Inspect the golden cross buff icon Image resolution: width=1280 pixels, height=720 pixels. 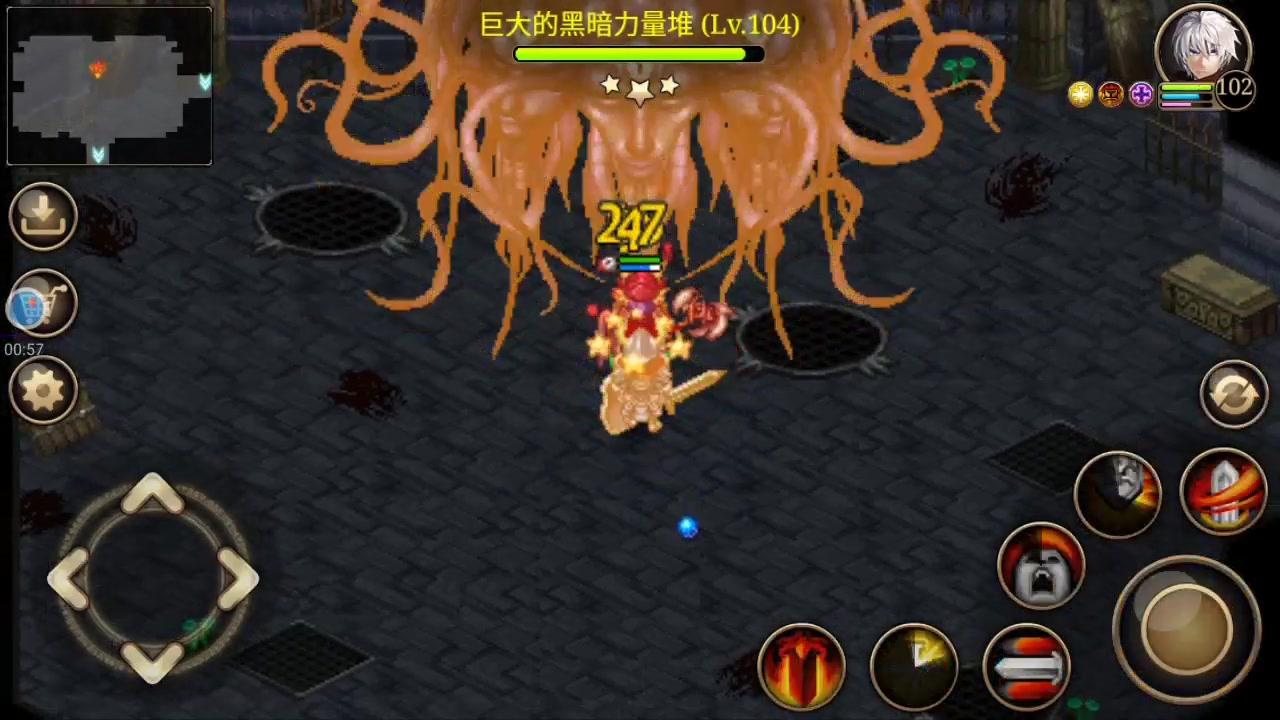coord(1080,93)
